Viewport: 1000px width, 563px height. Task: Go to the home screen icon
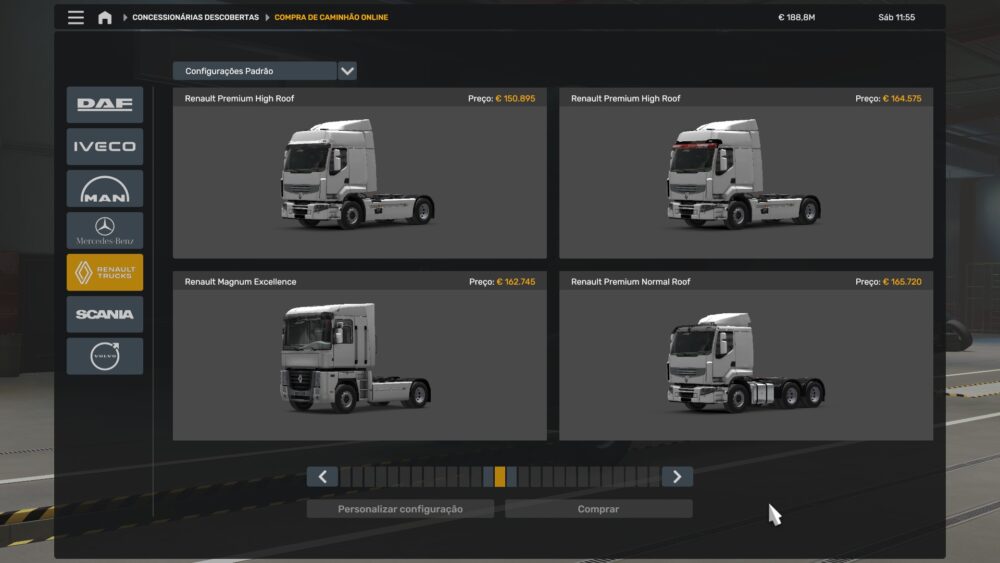point(105,17)
